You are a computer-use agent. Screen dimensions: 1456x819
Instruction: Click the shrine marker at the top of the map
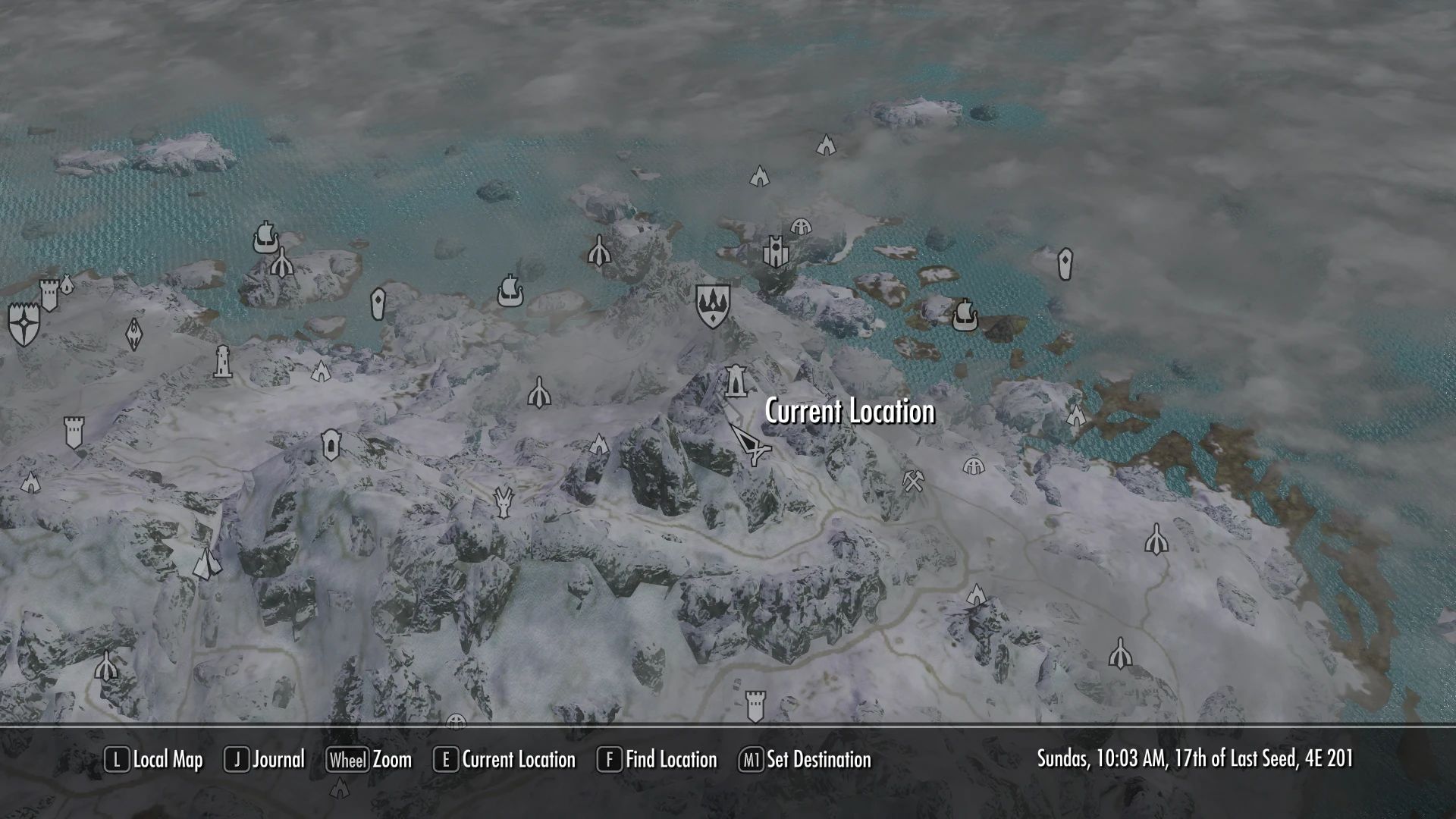(825, 143)
